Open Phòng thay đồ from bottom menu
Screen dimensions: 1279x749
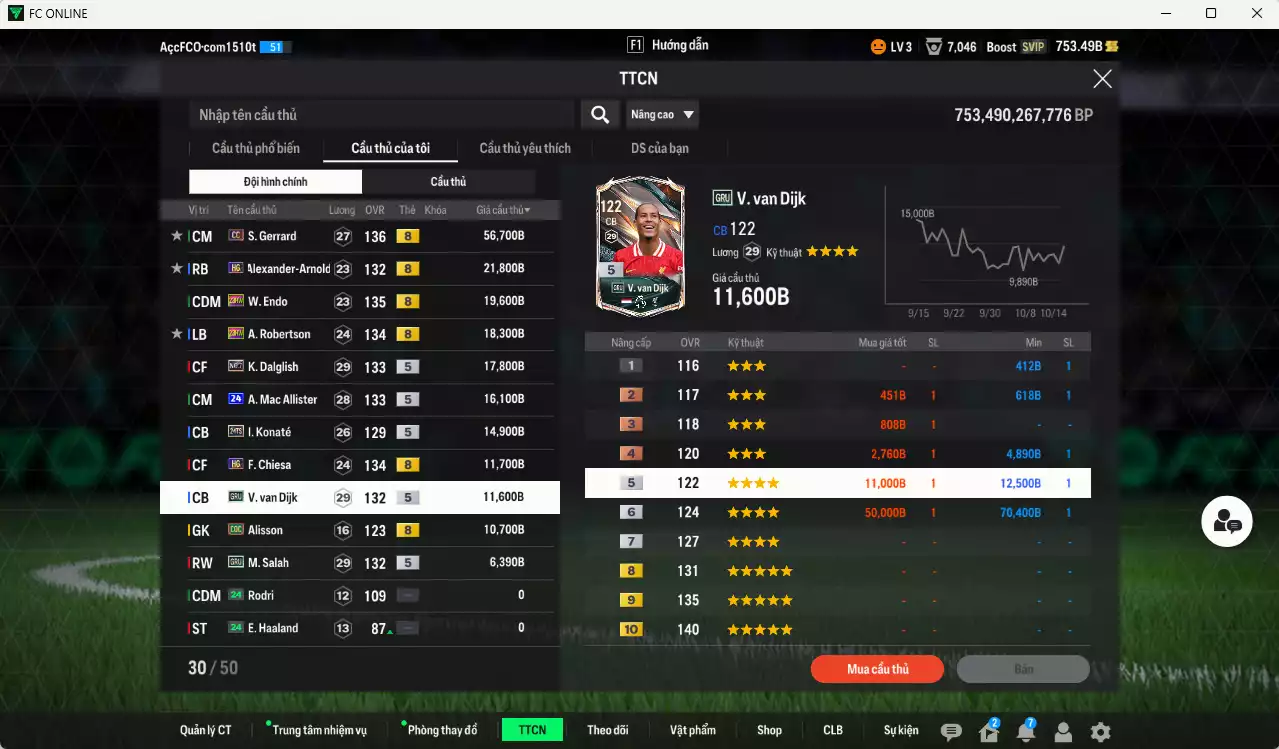tap(442, 730)
